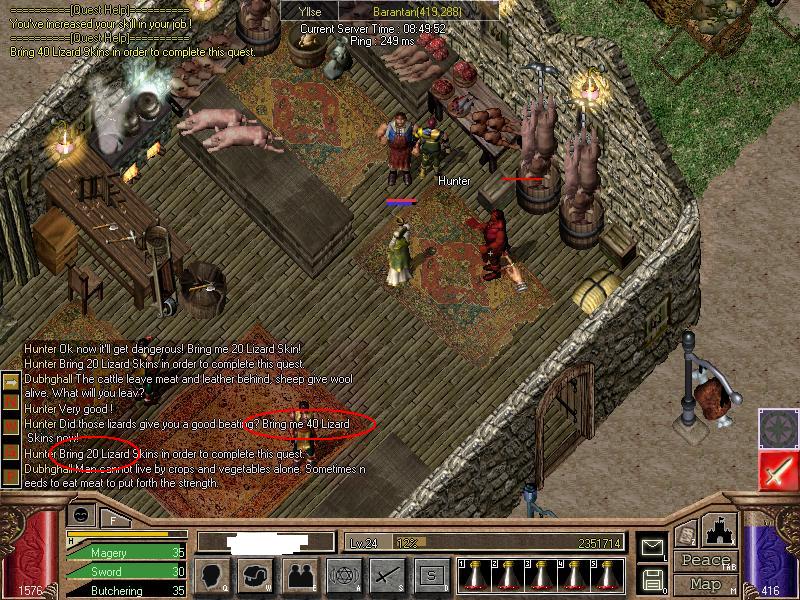Open the hexagram magic button
This screenshot has height=600, width=800.
(343, 575)
